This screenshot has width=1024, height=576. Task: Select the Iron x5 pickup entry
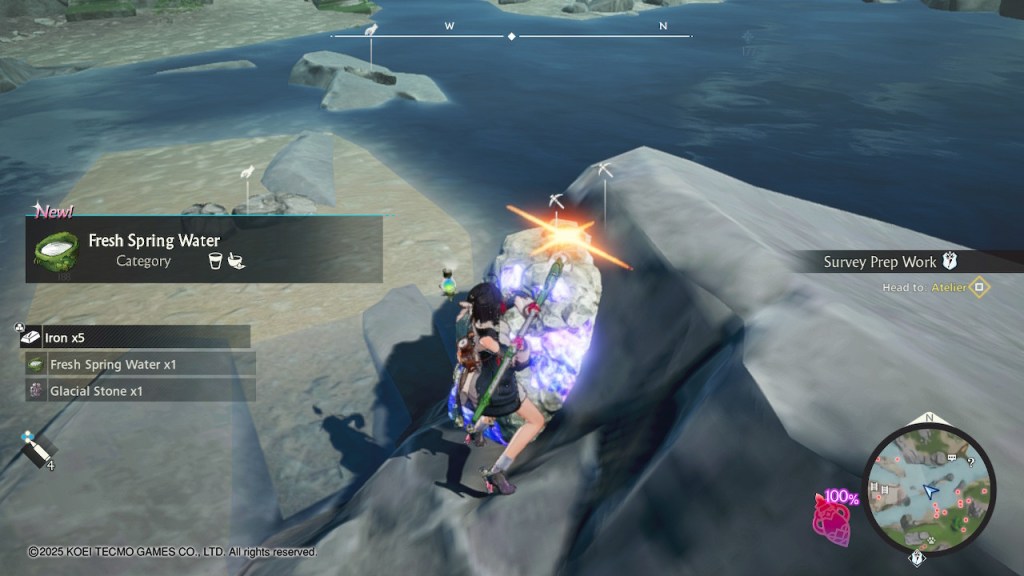tap(136, 338)
